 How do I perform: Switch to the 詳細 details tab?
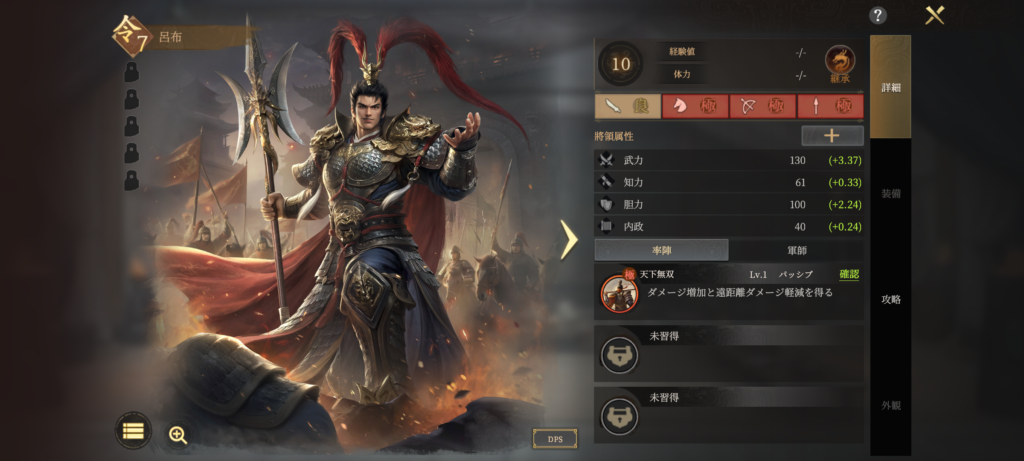click(x=890, y=87)
